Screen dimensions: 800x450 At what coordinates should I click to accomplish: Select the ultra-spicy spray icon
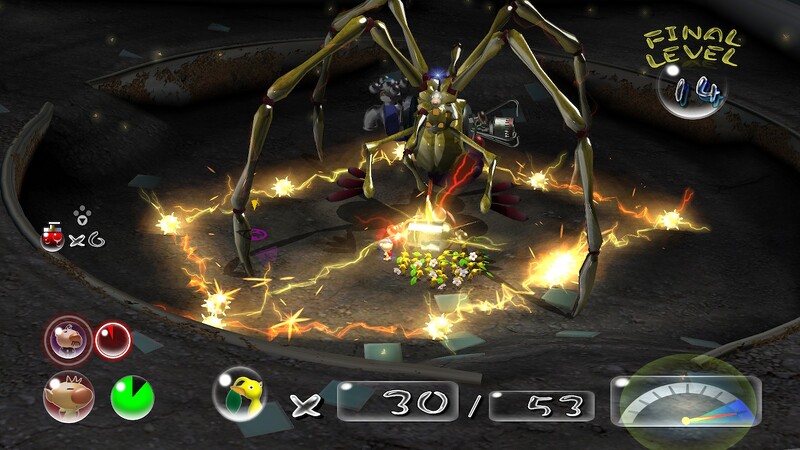pyautogui.click(x=51, y=237)
